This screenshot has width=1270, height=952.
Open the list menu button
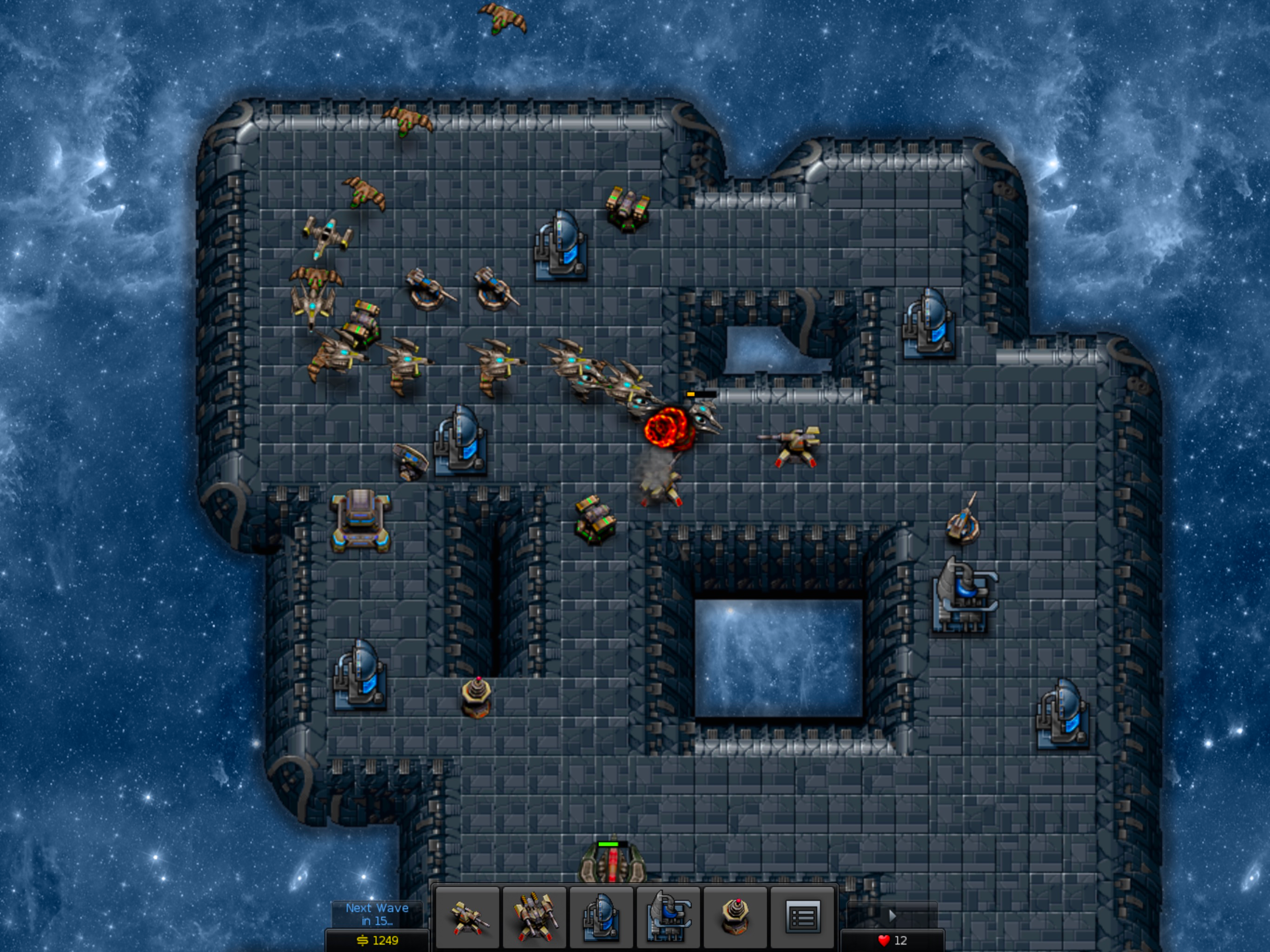coord(803,917)
